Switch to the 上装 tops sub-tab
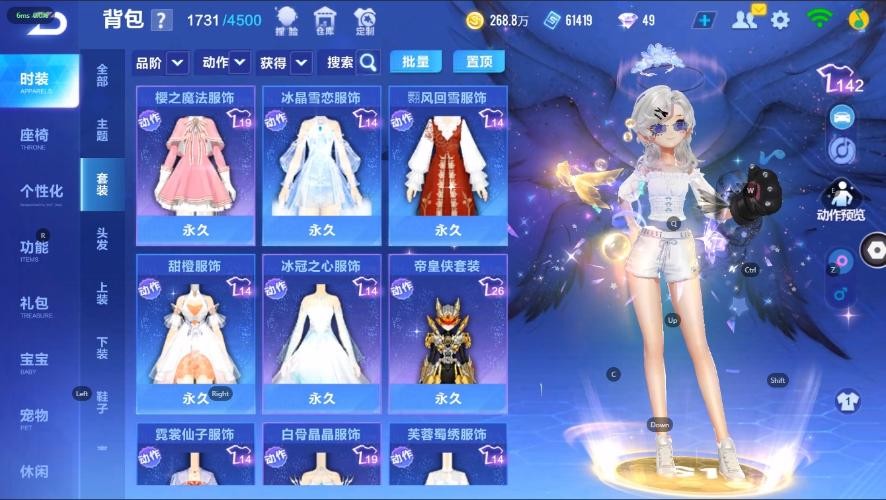 [x=102, y=293]
